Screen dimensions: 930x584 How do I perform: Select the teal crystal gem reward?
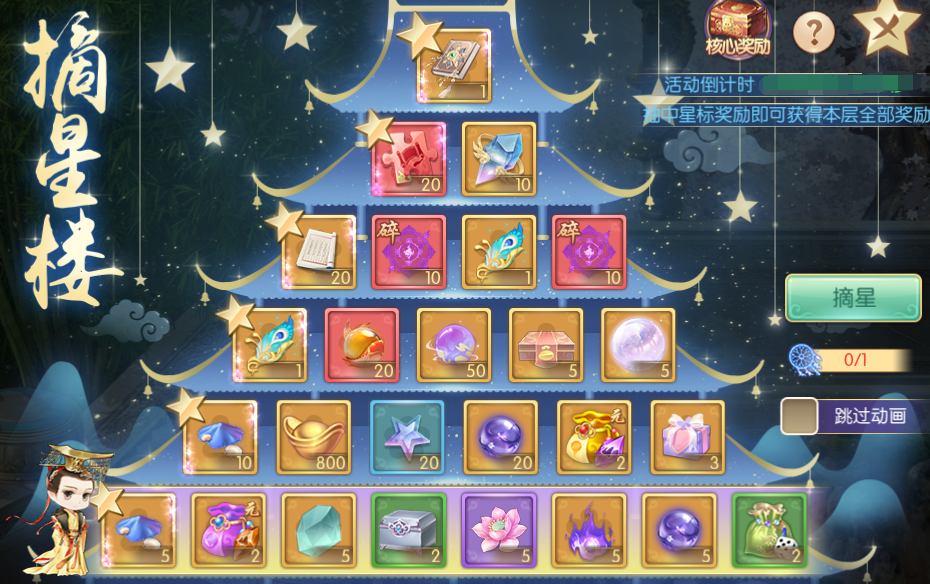coord(318,530)
